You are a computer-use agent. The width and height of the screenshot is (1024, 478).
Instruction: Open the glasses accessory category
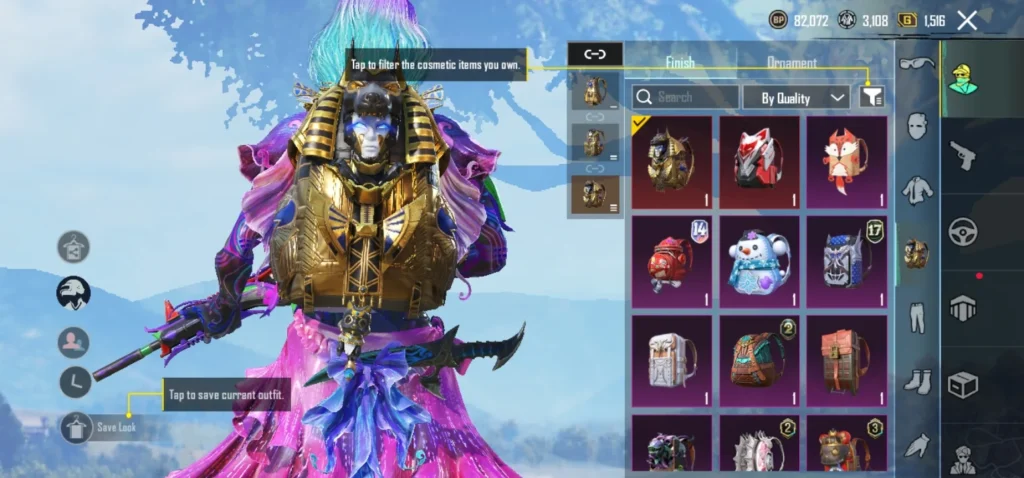[916, 64]
